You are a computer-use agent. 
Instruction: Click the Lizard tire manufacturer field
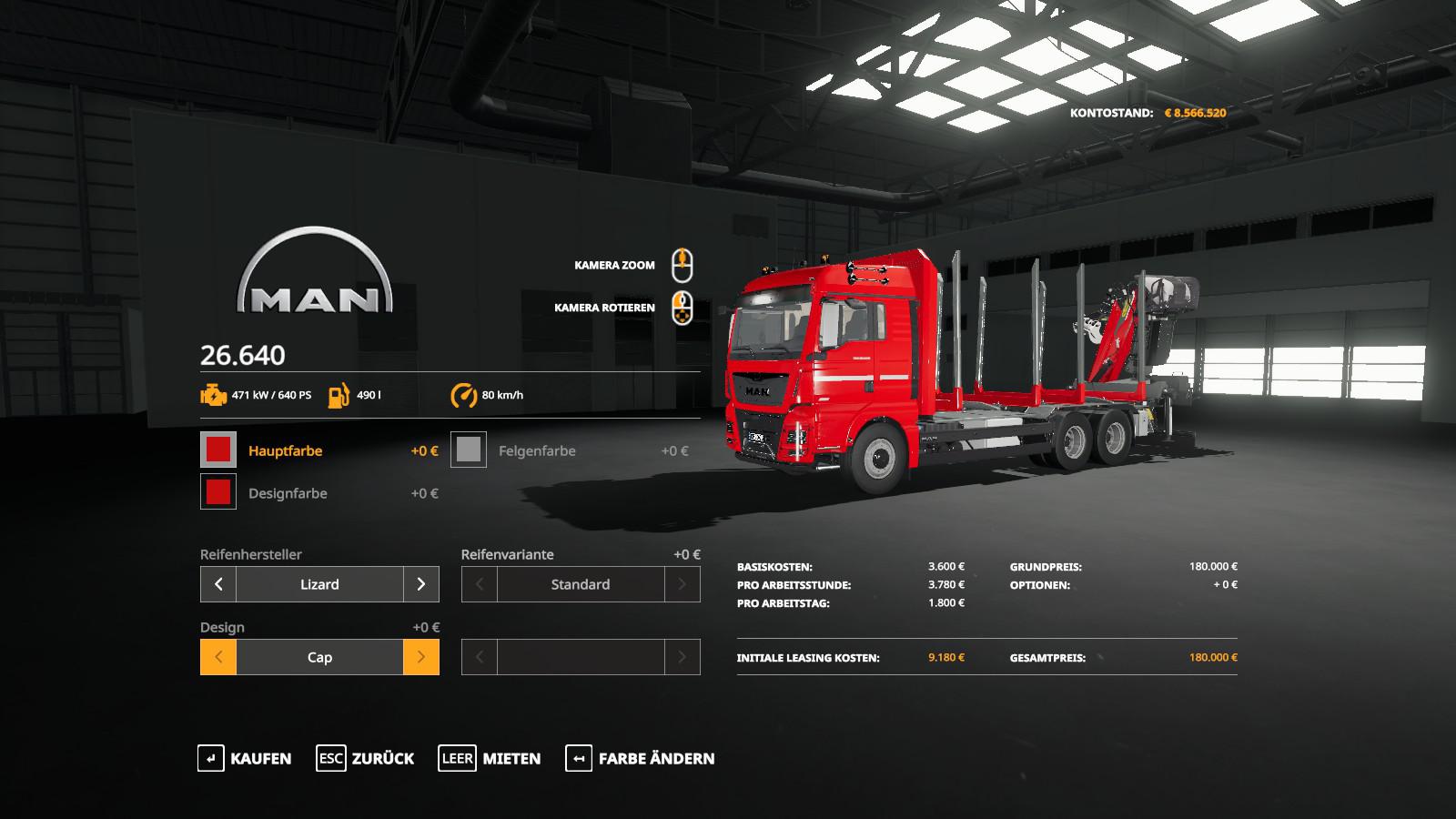319,584
